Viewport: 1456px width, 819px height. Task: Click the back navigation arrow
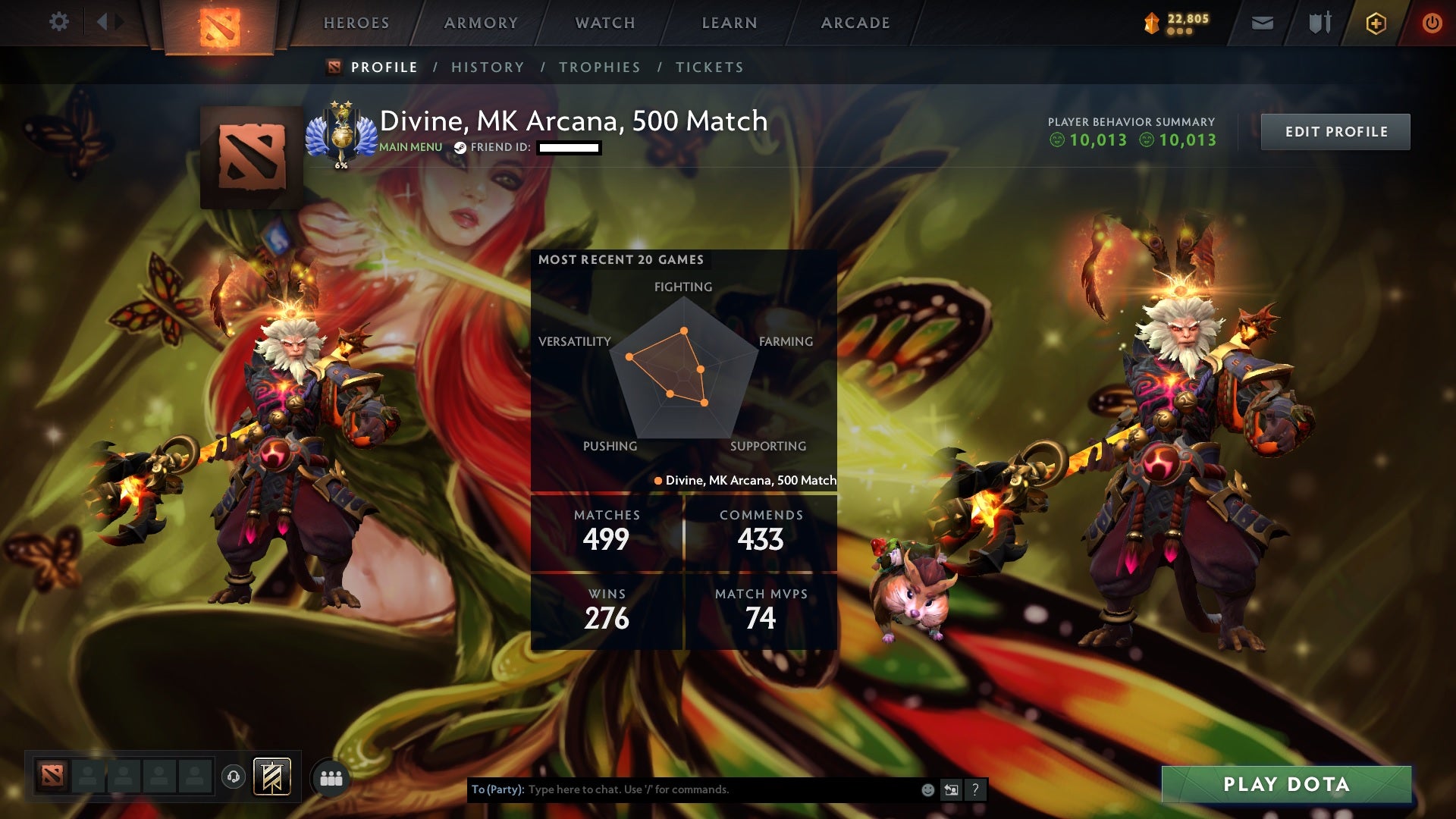pyautogui.click(x=102, y=22)
